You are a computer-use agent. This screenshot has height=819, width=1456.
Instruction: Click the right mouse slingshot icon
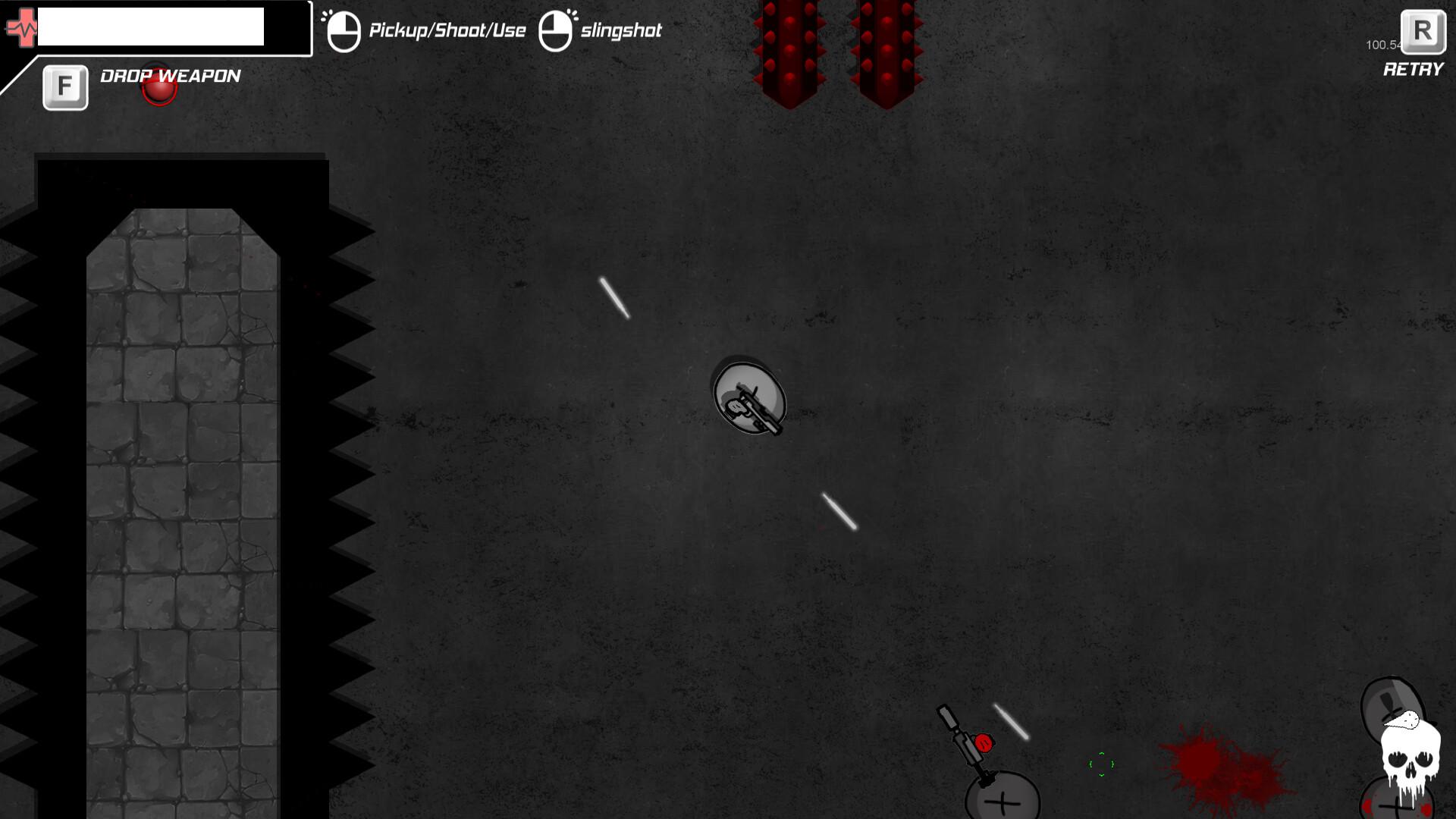[557, 29]
